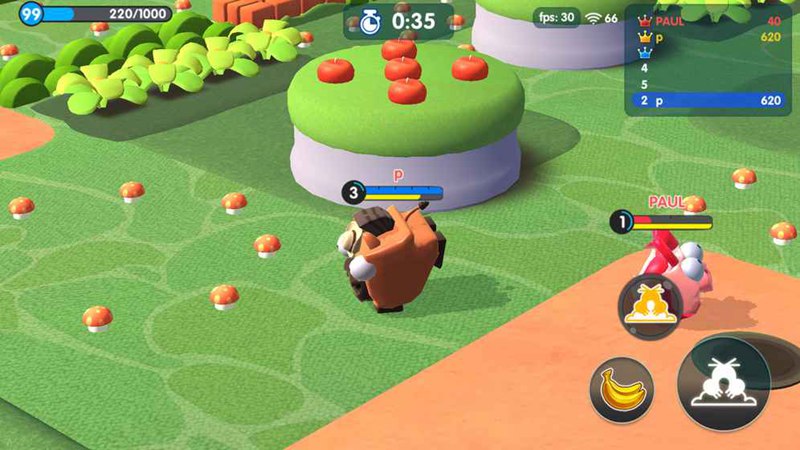Use the banana item button
The height and width of the screenshot is (450, 800).
pos(621,386)
